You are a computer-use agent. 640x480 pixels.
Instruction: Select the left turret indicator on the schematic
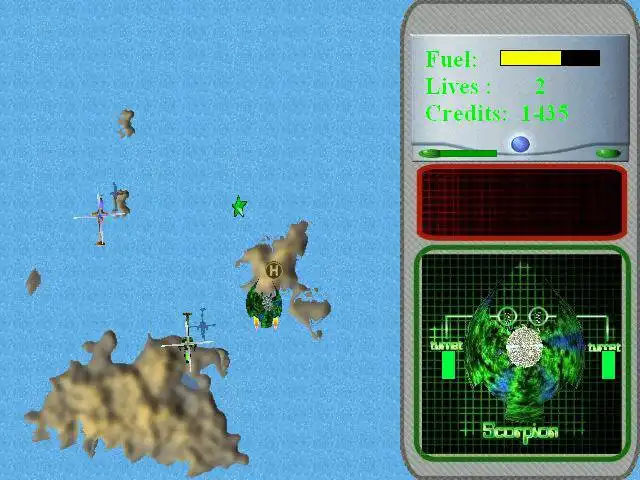point(448,364)
